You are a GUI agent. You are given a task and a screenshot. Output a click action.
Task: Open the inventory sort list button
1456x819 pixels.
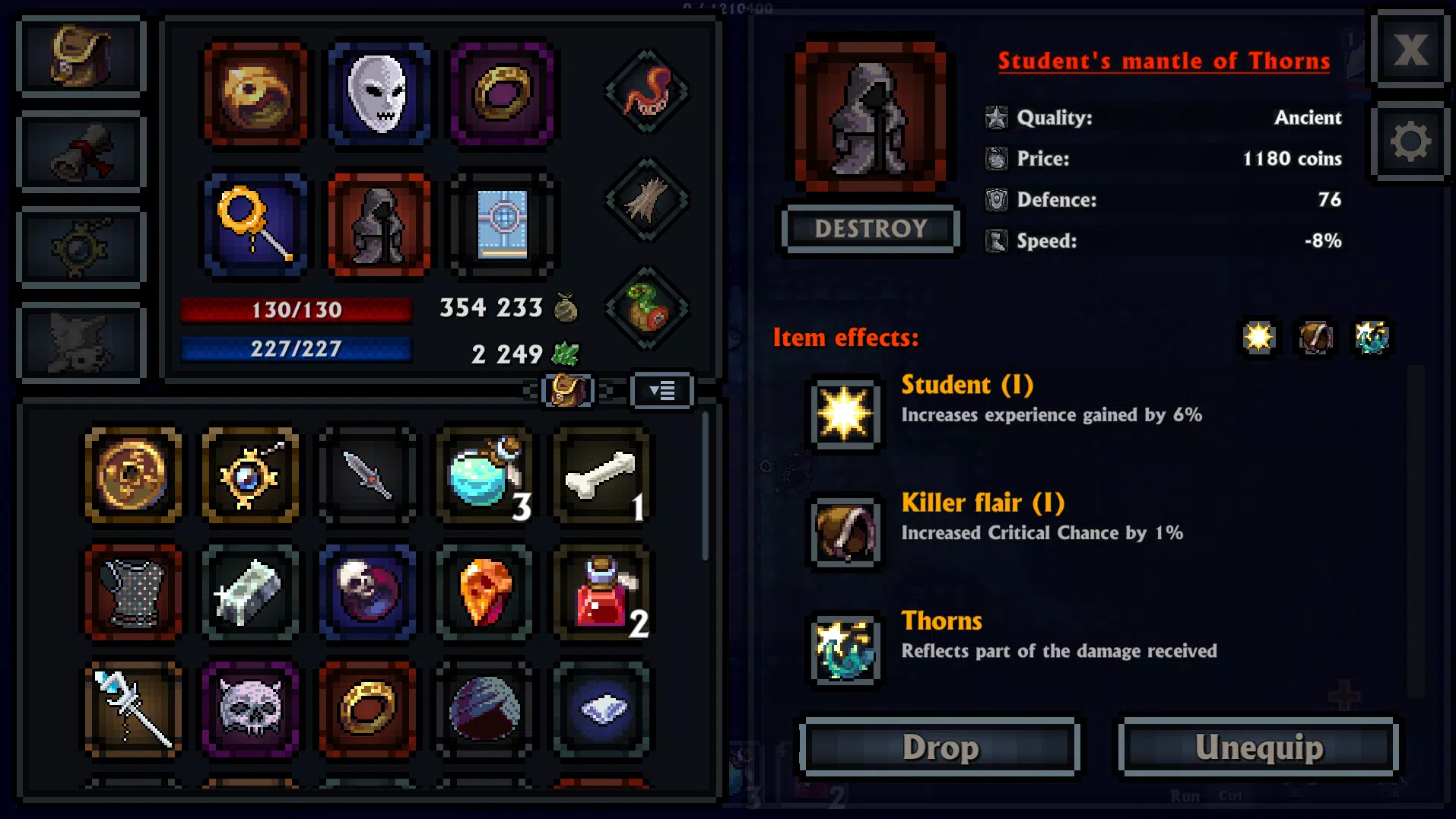(662, 391)
